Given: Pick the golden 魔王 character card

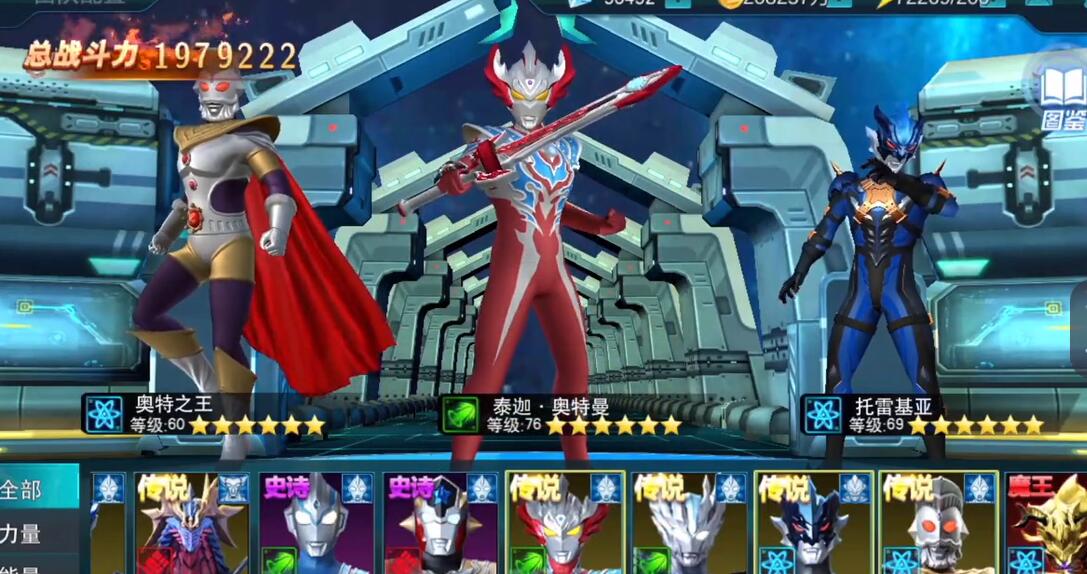Looking at the screenshot, I should pos(1046,523).
